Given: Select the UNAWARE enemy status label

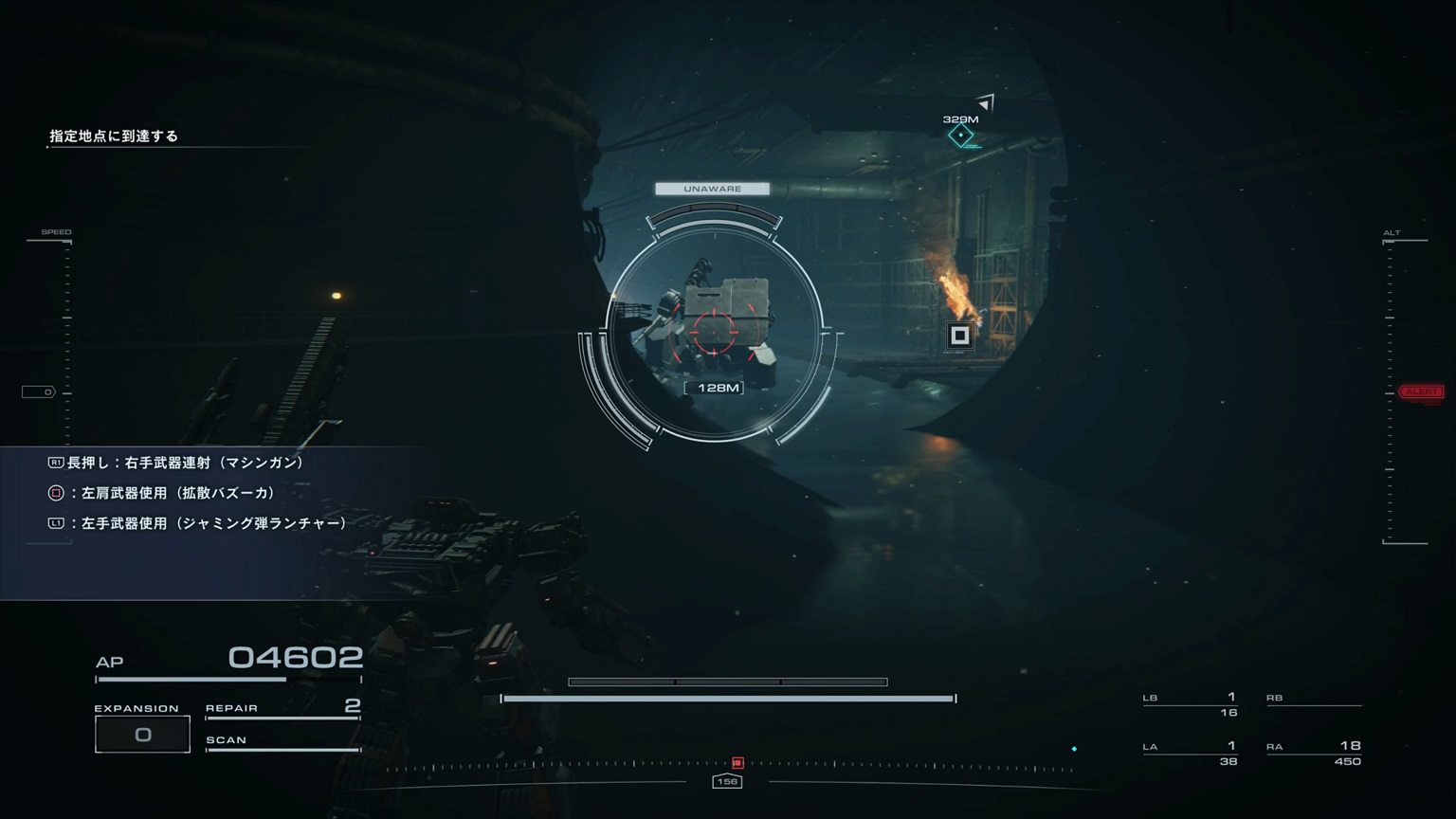Looking at the screenshot, I should tap(712, 189).
